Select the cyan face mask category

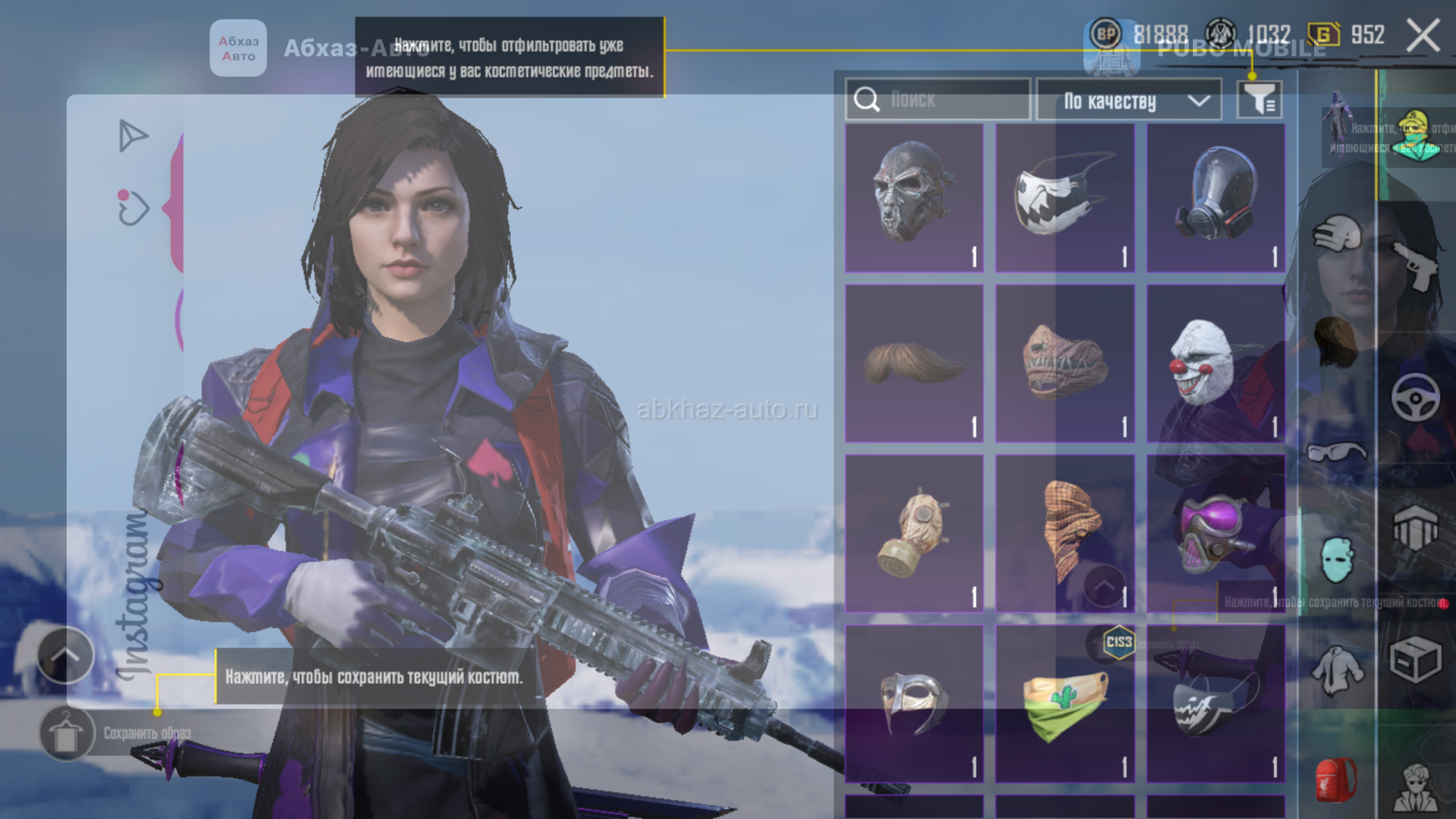1336,560
